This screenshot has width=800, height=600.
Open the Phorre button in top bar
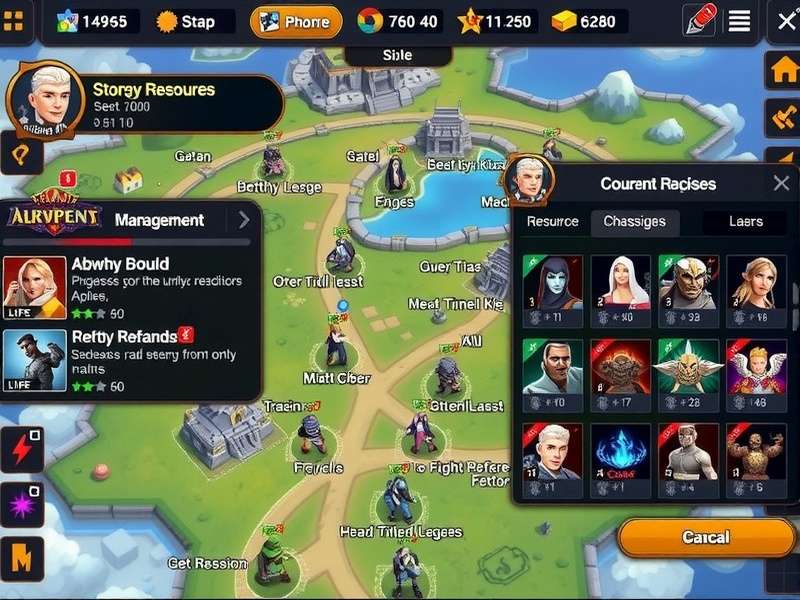(295, 21)
